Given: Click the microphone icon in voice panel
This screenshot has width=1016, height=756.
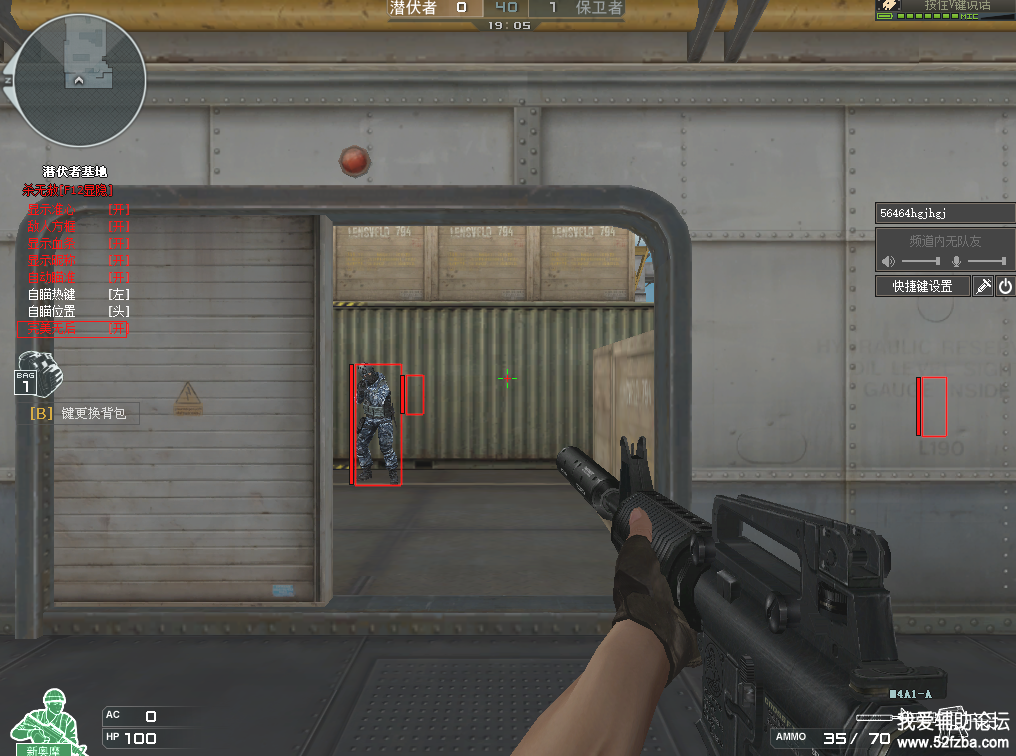Looking at the screenshot, I should point(956,261).
